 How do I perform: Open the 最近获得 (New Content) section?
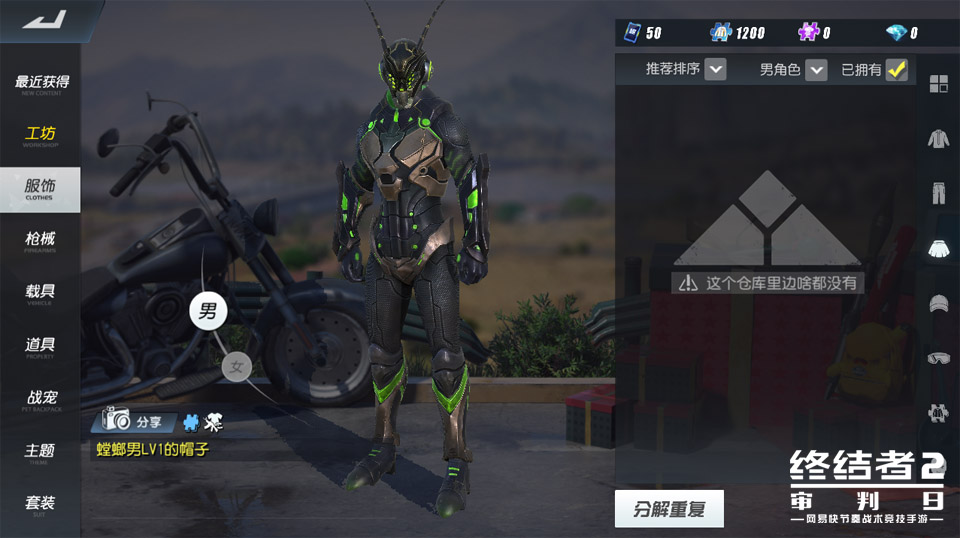(x=41, y=84)
